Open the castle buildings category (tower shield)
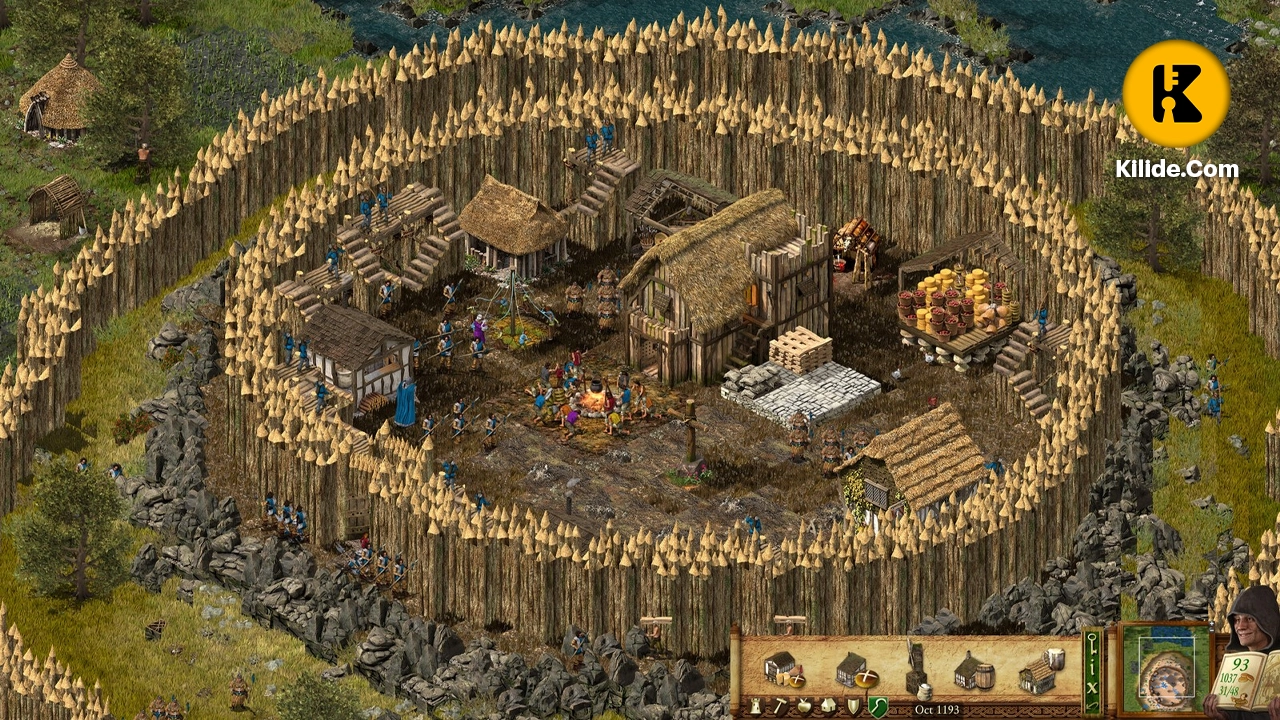Viewport: 1280px width, 720px height. [x=754, y=705]
